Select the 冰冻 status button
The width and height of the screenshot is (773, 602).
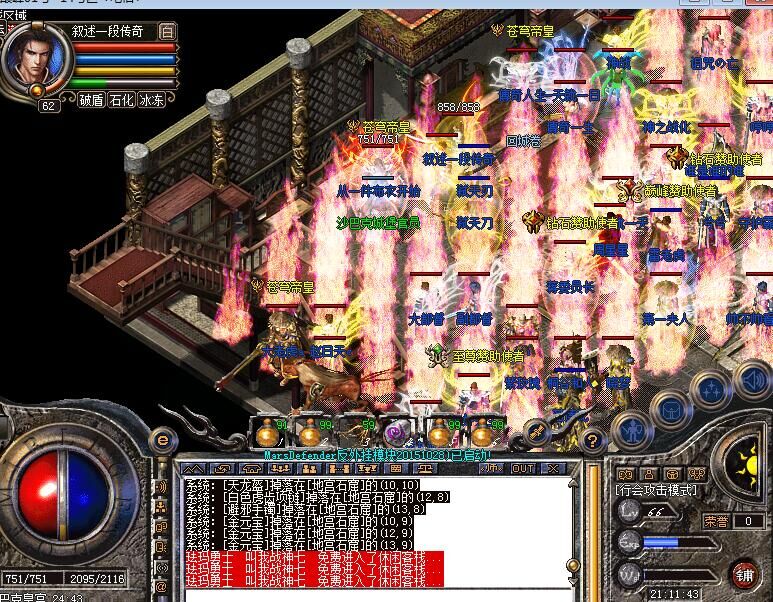[x=152, y=100]
